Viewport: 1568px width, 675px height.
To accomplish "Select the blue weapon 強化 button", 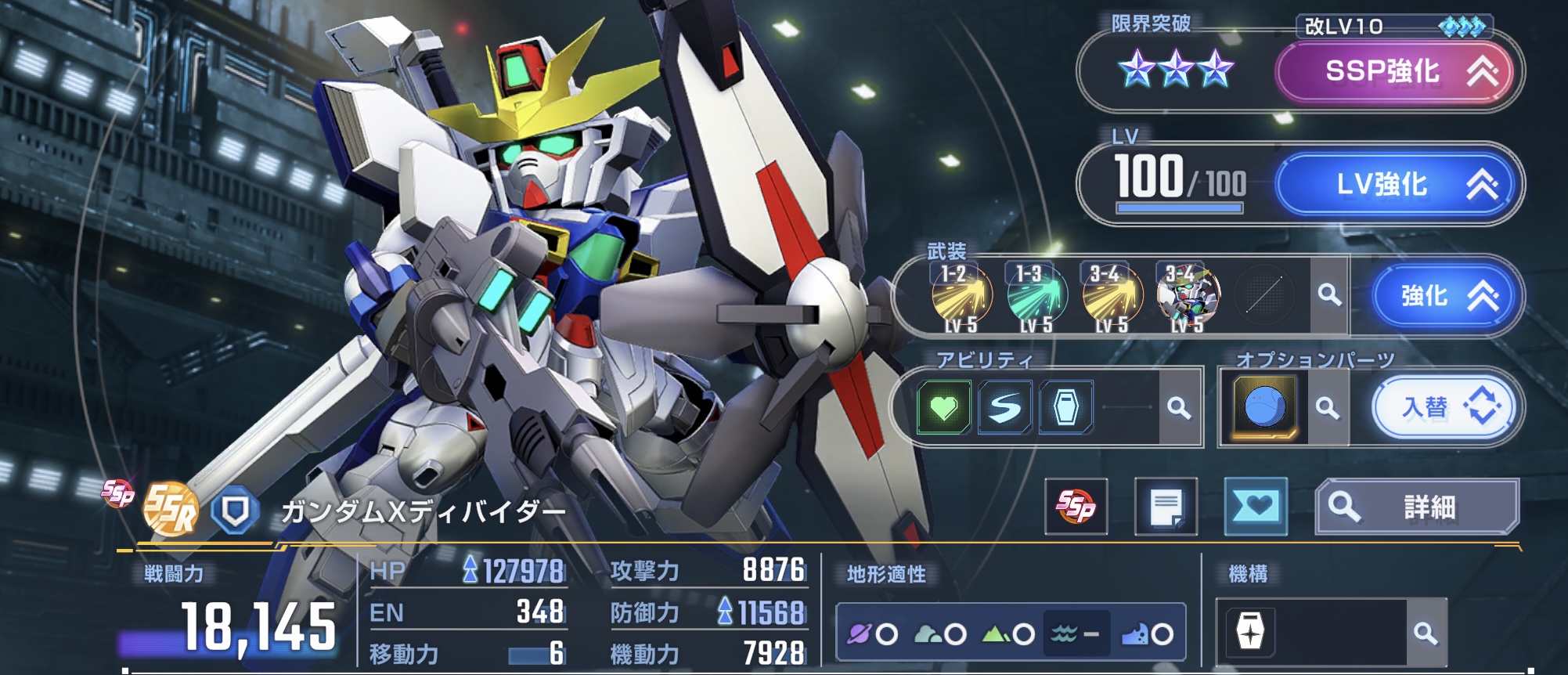I will point(1445,296).
